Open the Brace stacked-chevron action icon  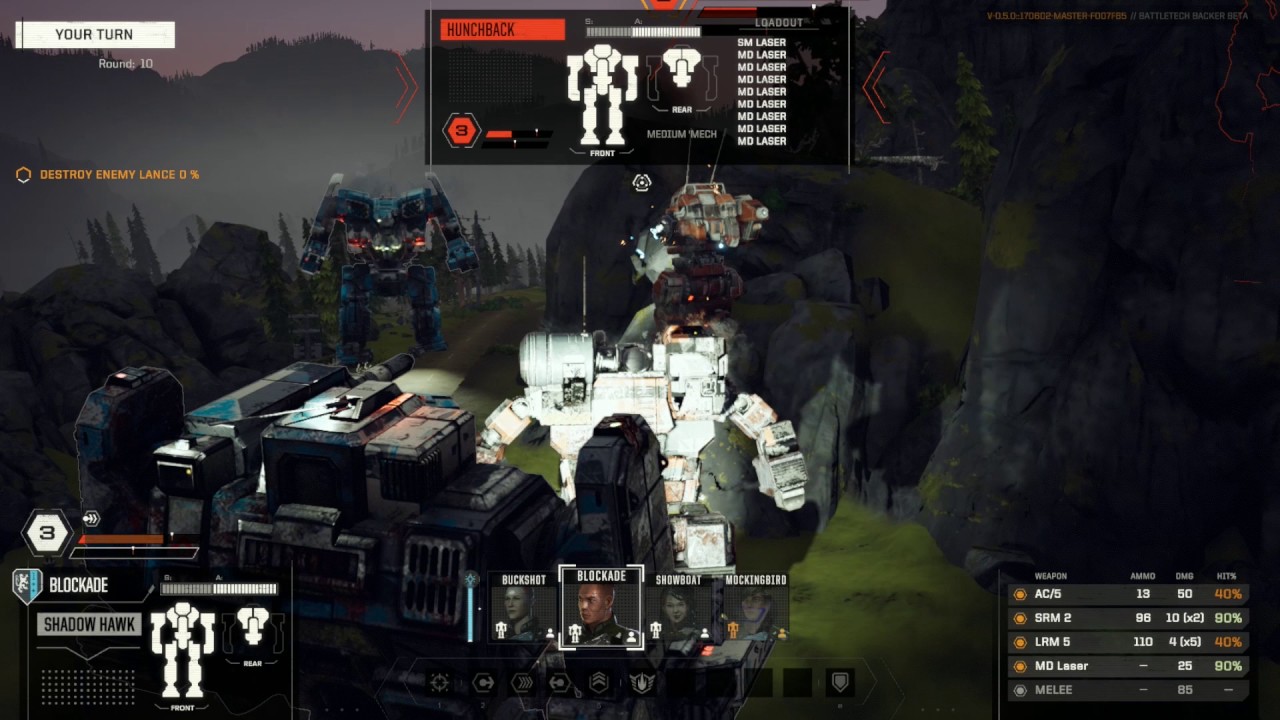coord(600,683)
